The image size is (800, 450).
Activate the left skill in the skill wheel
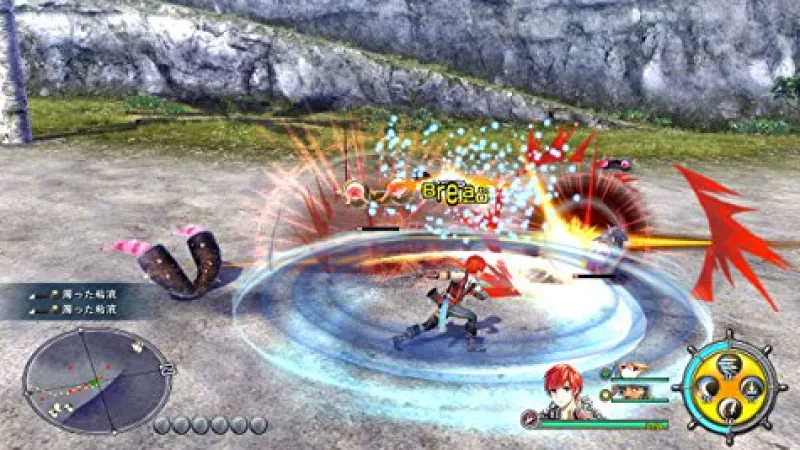coord(706,387)
